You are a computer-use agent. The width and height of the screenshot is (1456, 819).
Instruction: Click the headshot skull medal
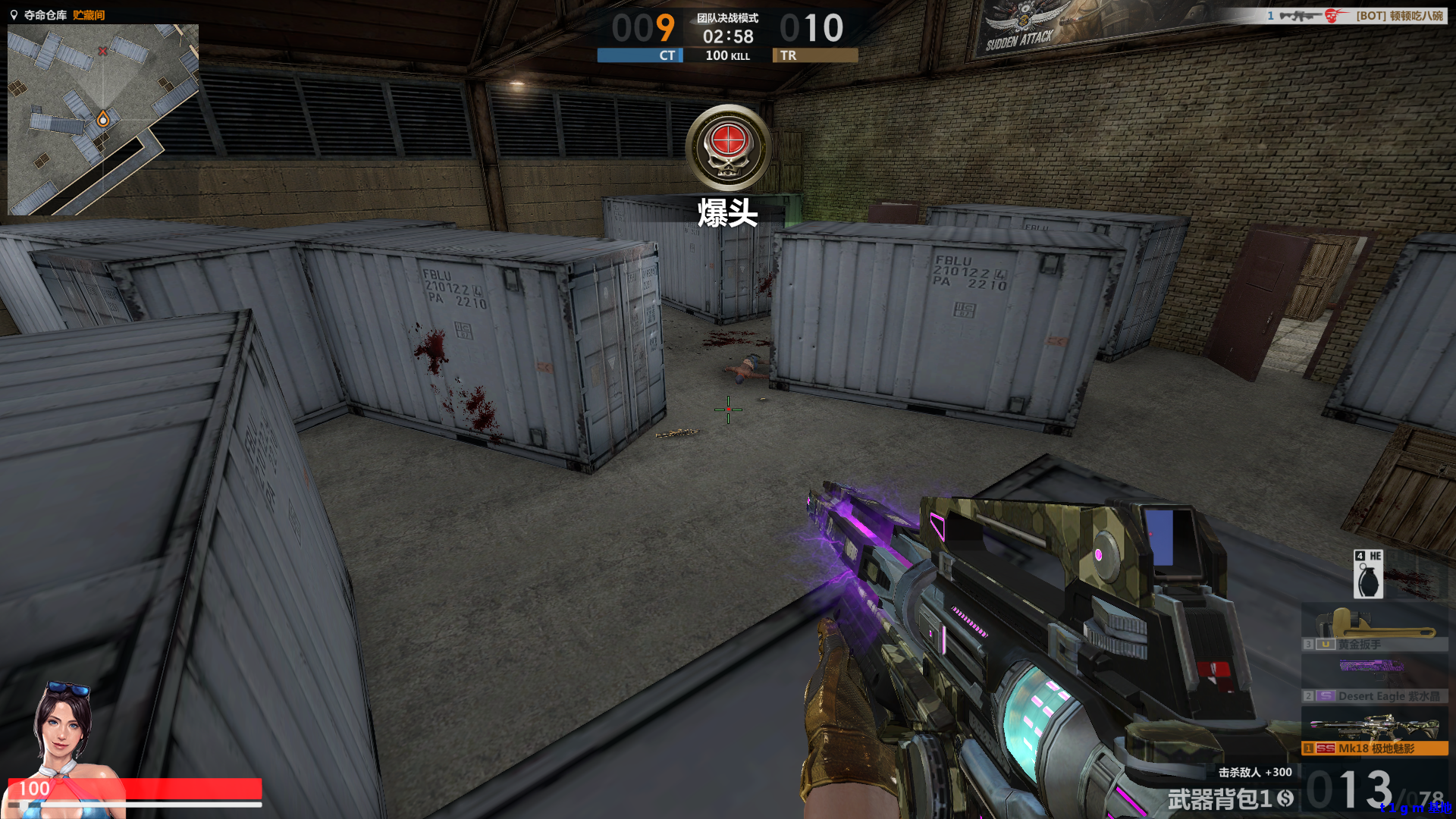pos(728,148)
